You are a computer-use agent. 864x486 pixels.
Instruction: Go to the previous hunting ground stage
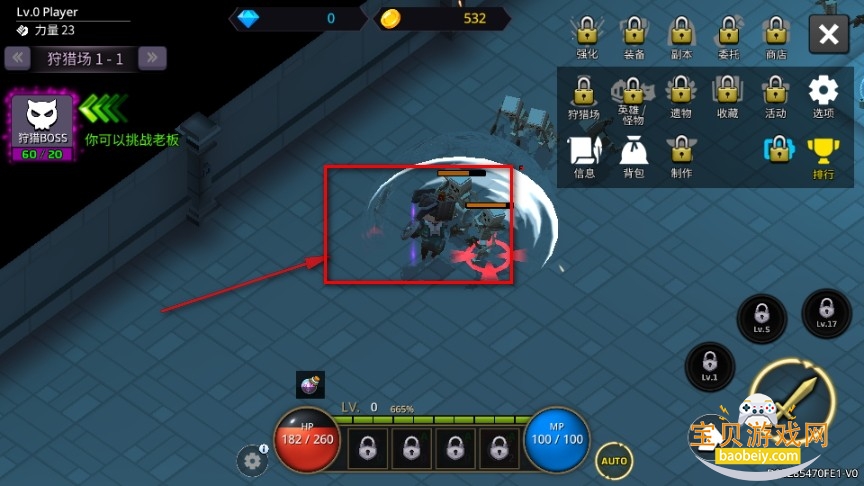click(18, 58)
